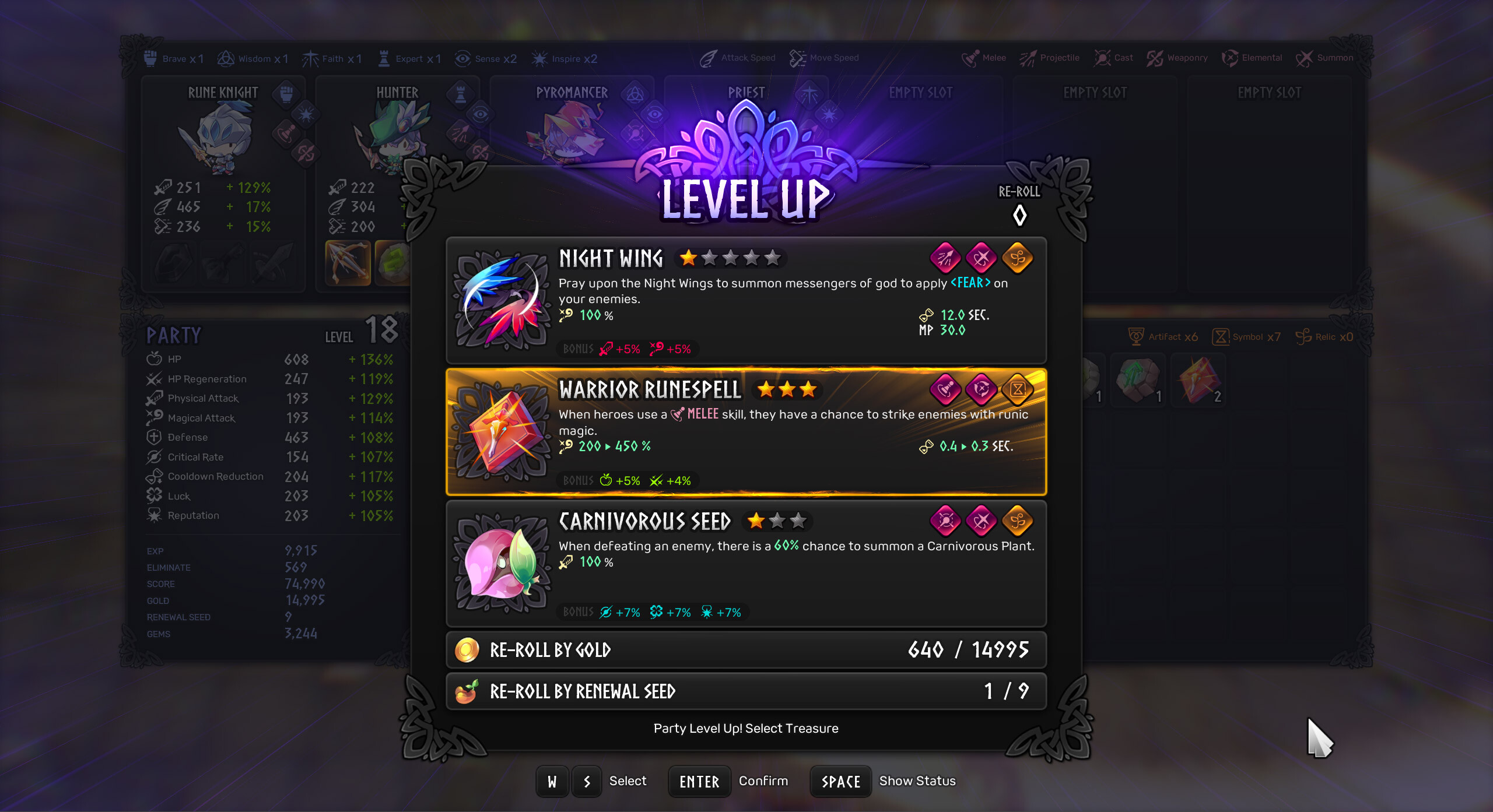Click the Inspire x2 trait icon

pyautogui.click(x=539, y=58)
